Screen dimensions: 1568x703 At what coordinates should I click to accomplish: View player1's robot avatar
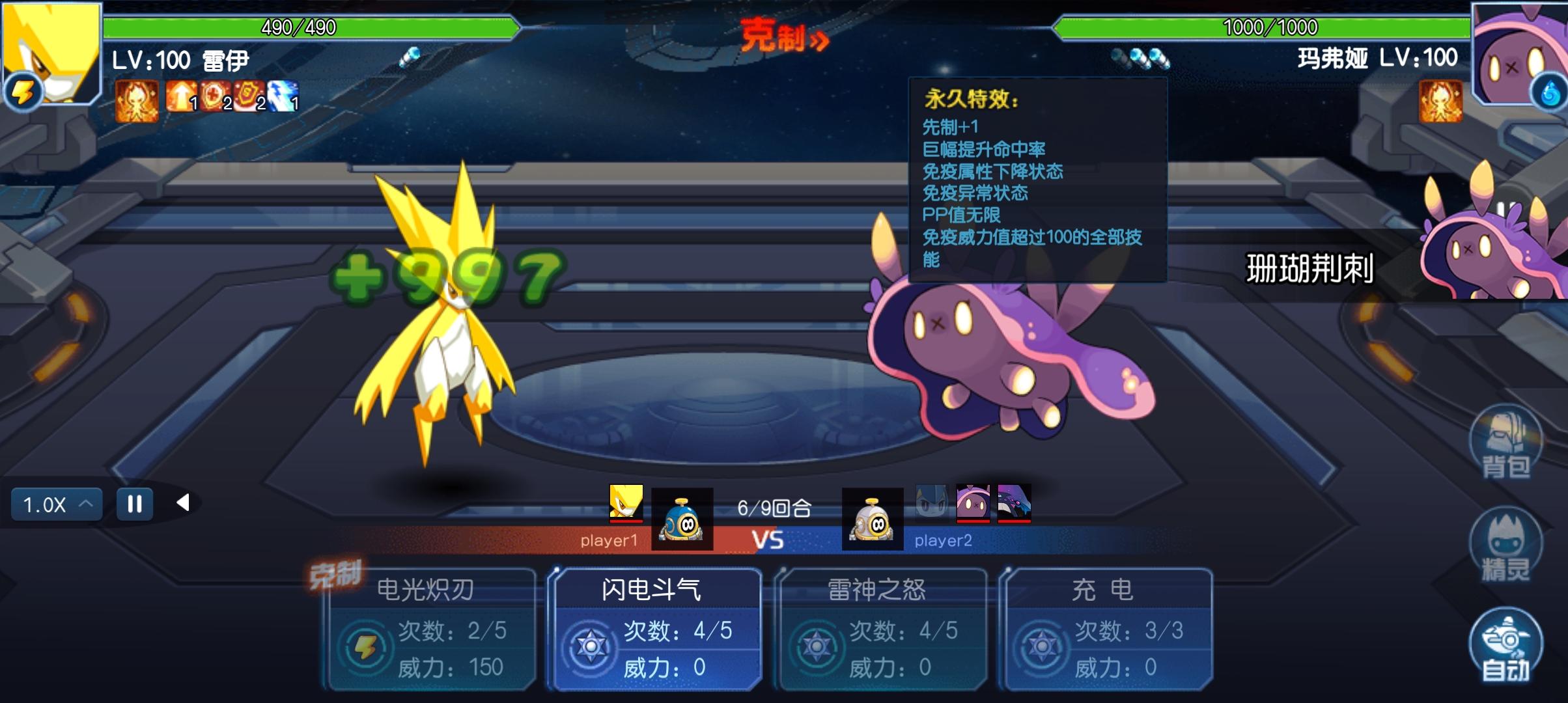pyautogui.click(x=682, y=519)
